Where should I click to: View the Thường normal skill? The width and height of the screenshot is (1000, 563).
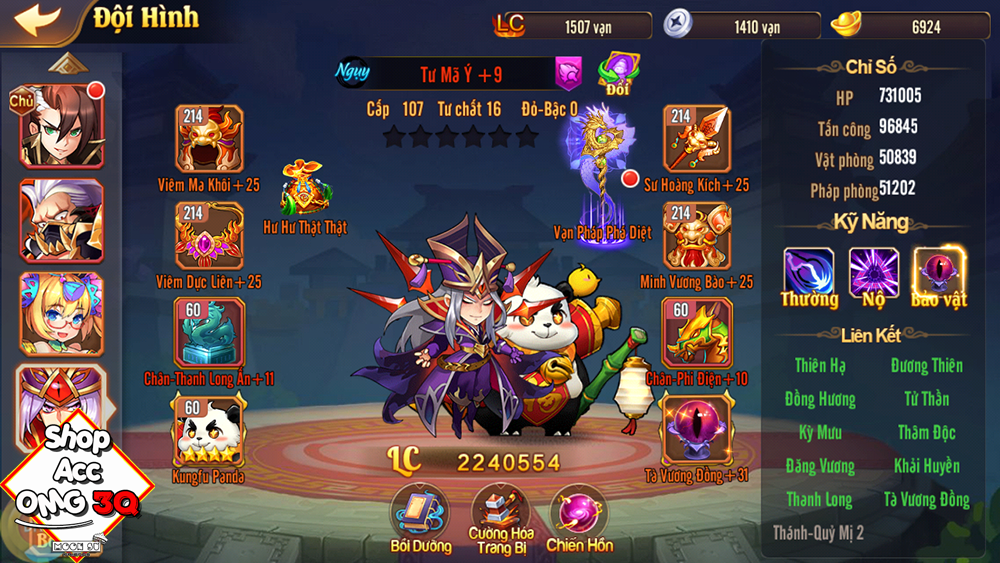click(809, 272)
